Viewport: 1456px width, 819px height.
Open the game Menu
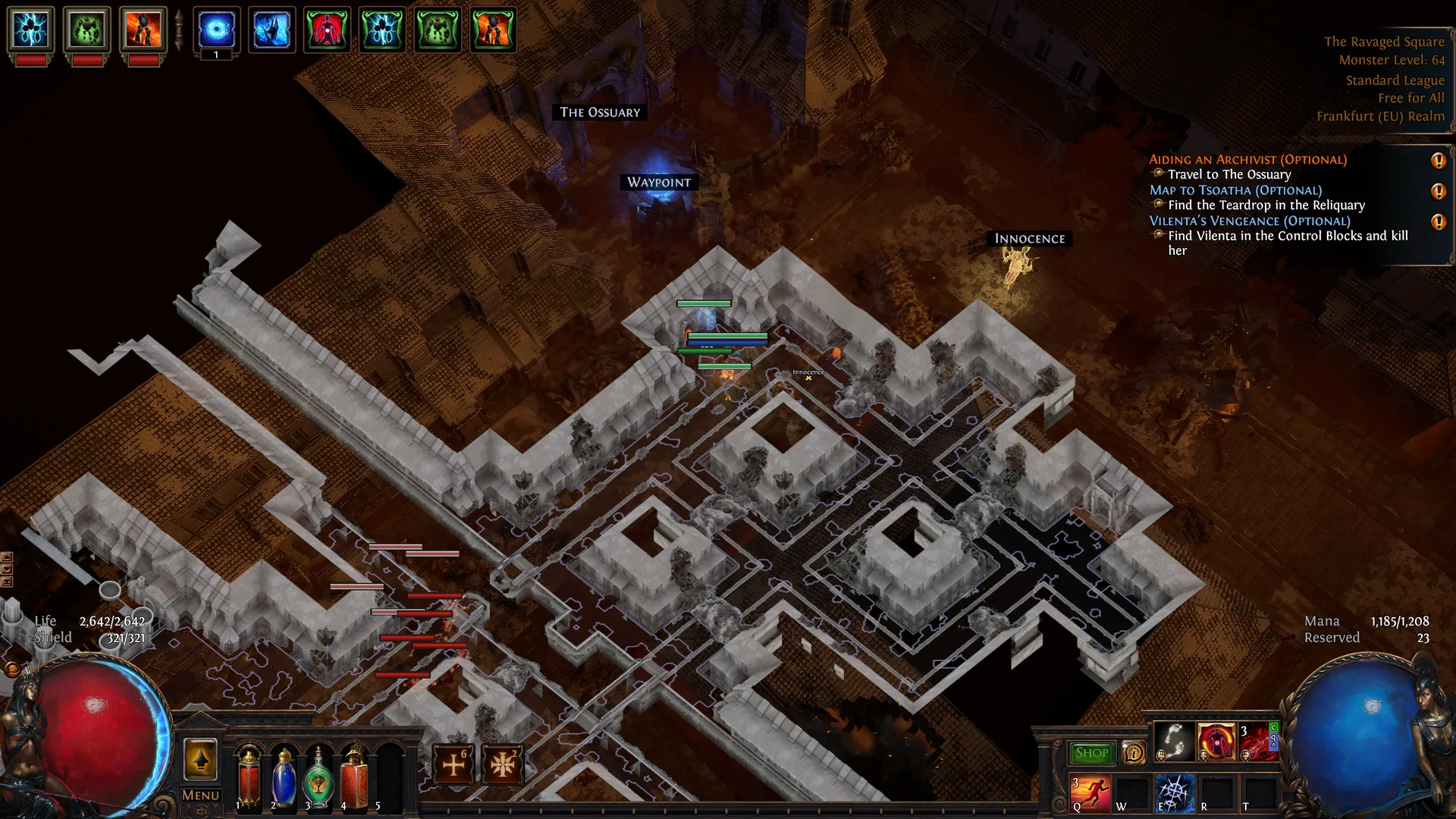[200, 795]
